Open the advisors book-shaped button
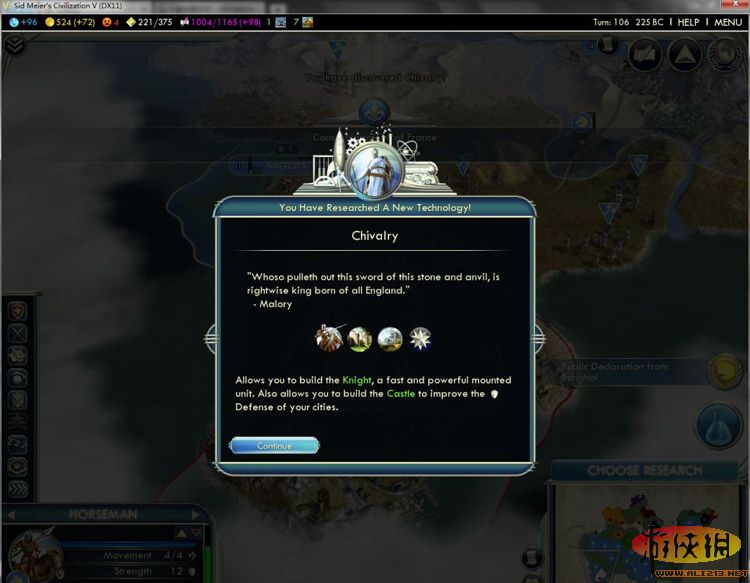 (645, 54)
